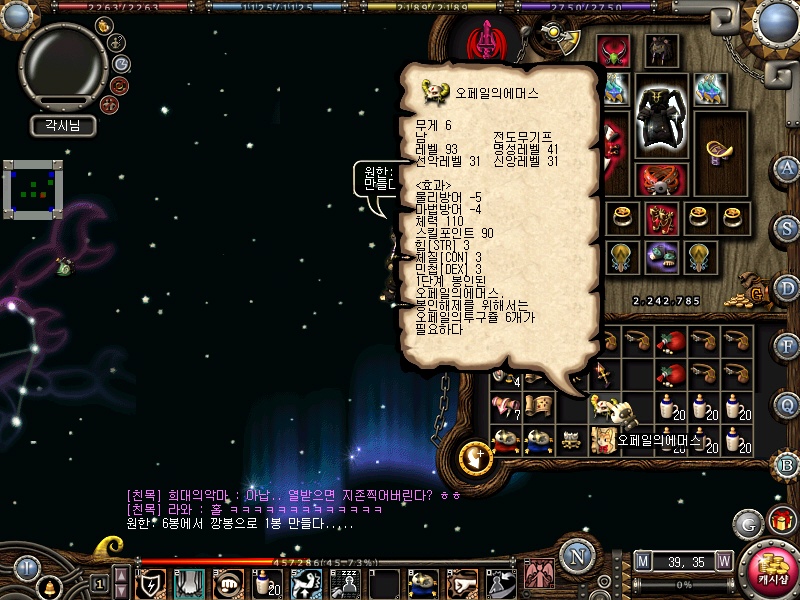Viewport: 800px width, 600px height.
Task: Select the orange fox doll inventory item
Action: click(x=603, y=438)
